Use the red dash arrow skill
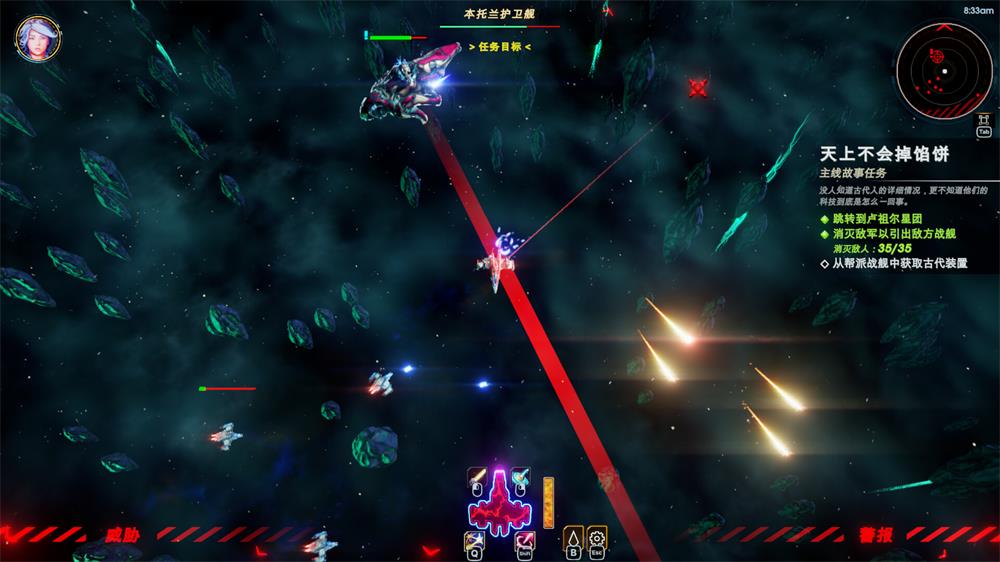Screen dimensions: 1000x562 [524, 541]
